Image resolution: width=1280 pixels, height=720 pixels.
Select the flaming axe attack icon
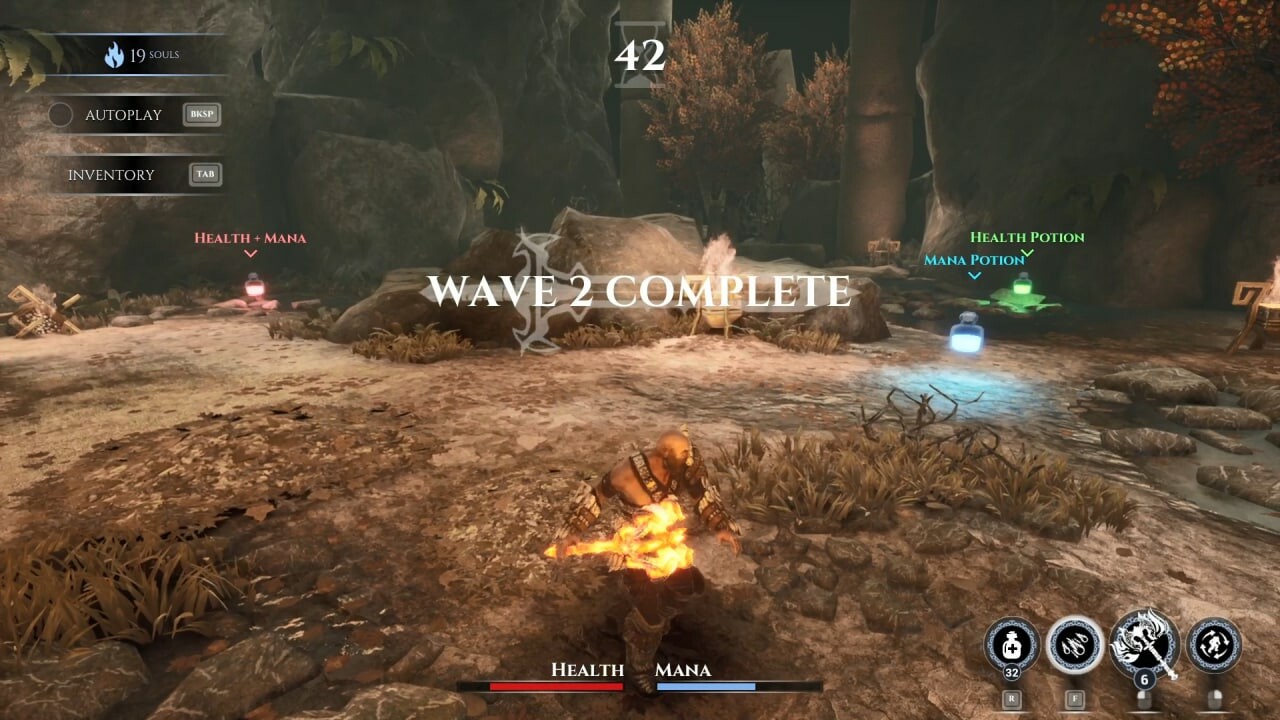tap(1145, 643)
